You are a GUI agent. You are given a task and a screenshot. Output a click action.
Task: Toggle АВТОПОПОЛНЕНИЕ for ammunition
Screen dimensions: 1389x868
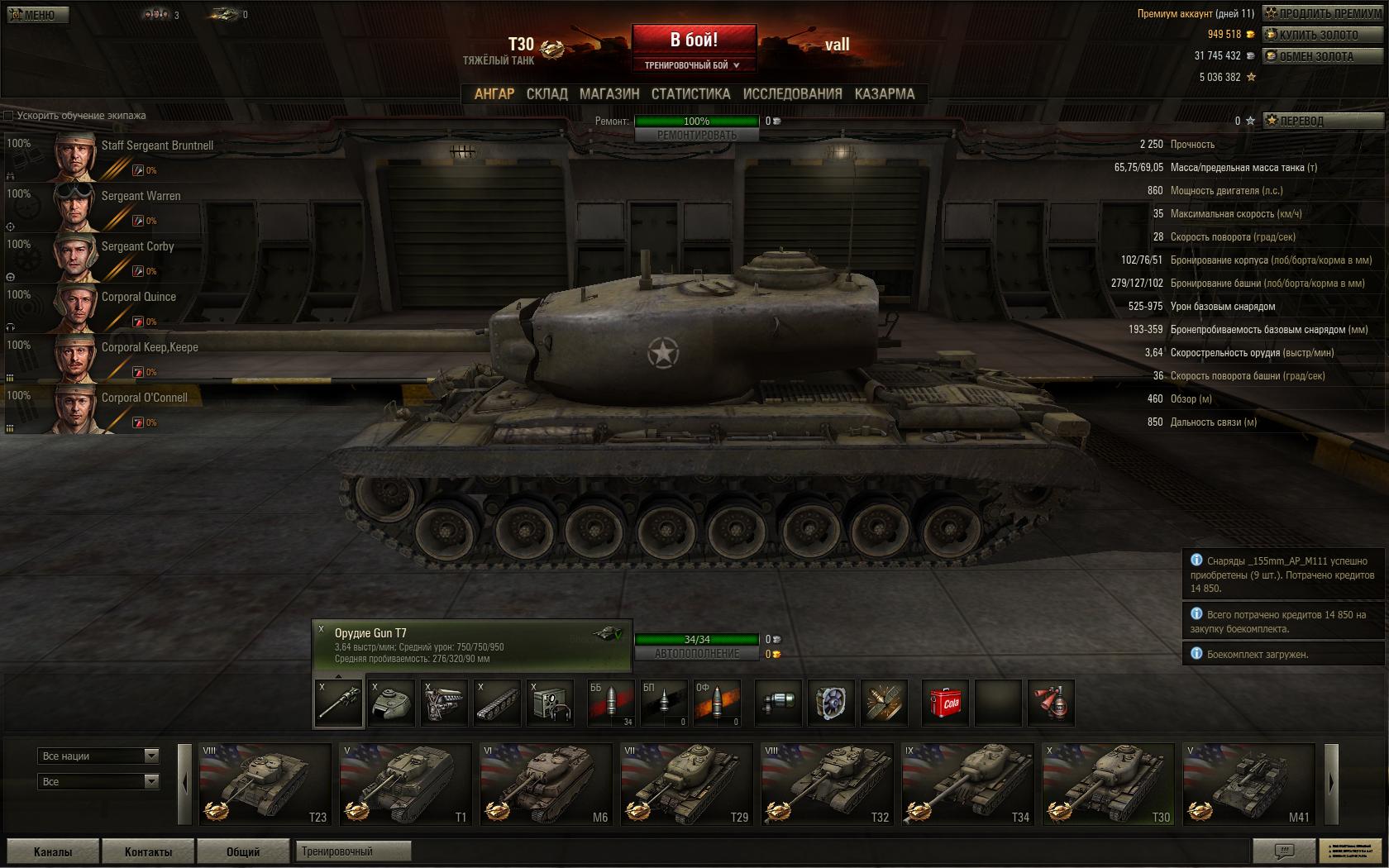click(697, 652)
